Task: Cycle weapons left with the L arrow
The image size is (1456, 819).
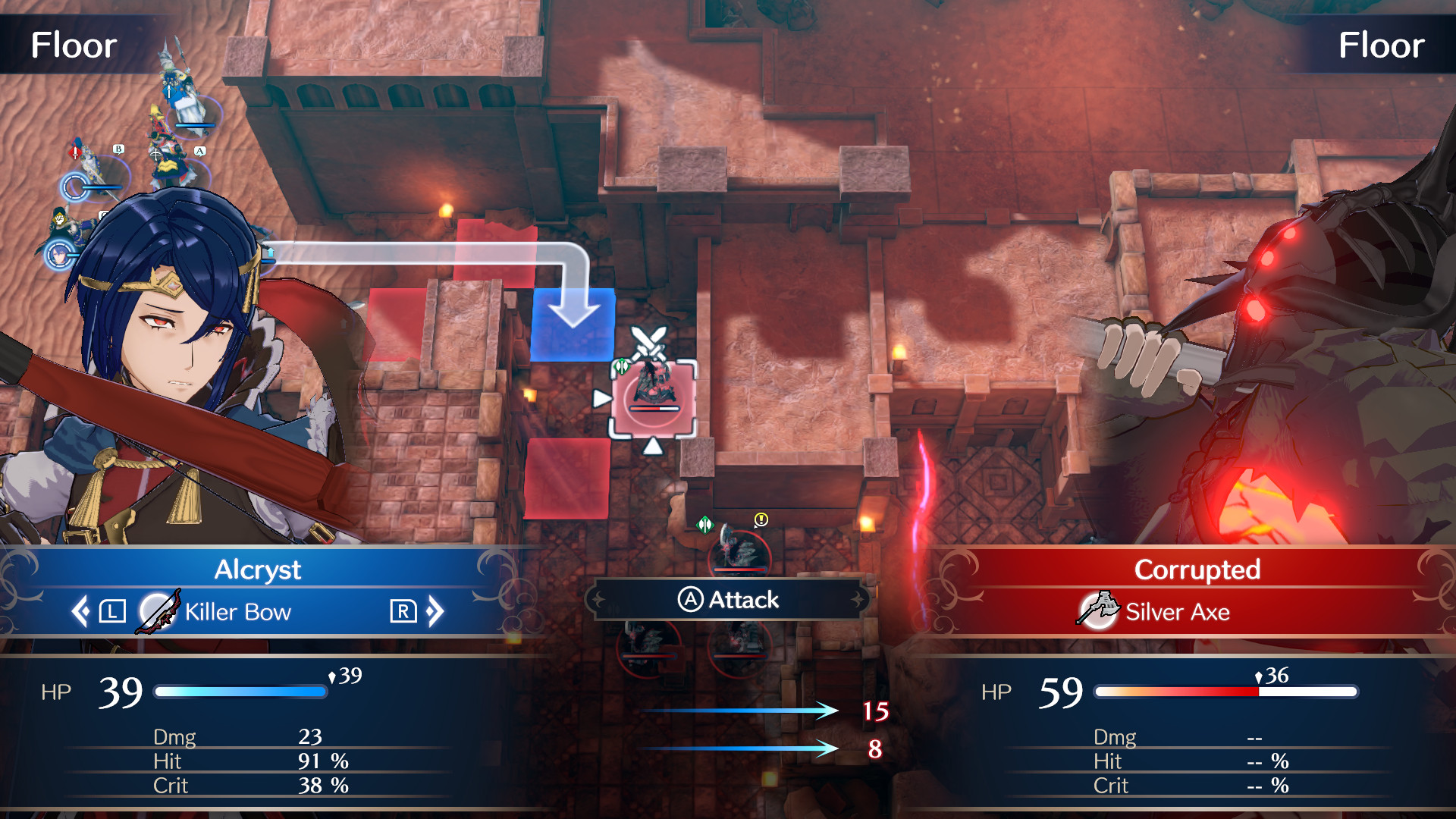Action: point(111,611)
